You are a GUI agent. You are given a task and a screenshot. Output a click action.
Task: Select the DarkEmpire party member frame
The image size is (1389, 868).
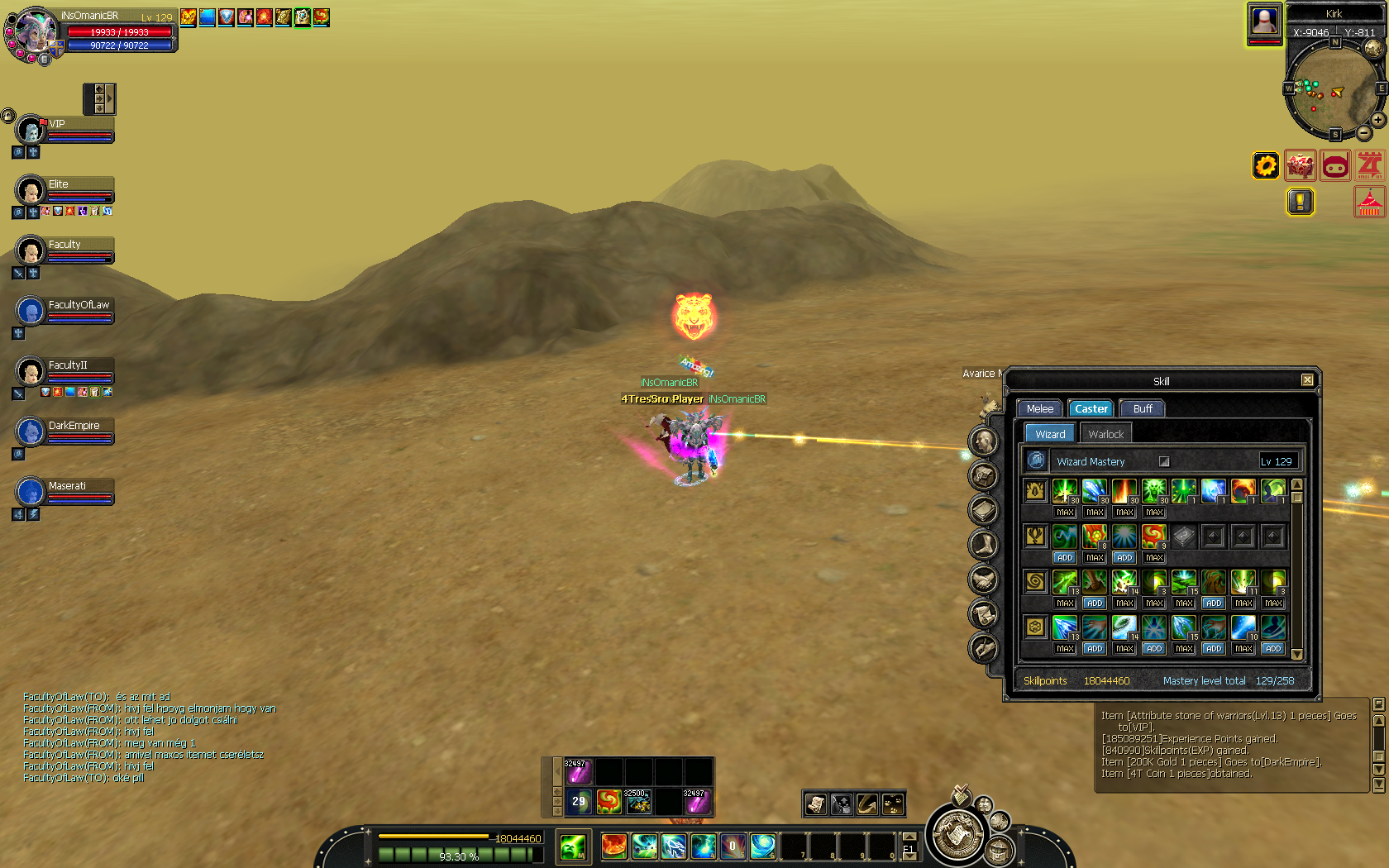tap(66, 432)
